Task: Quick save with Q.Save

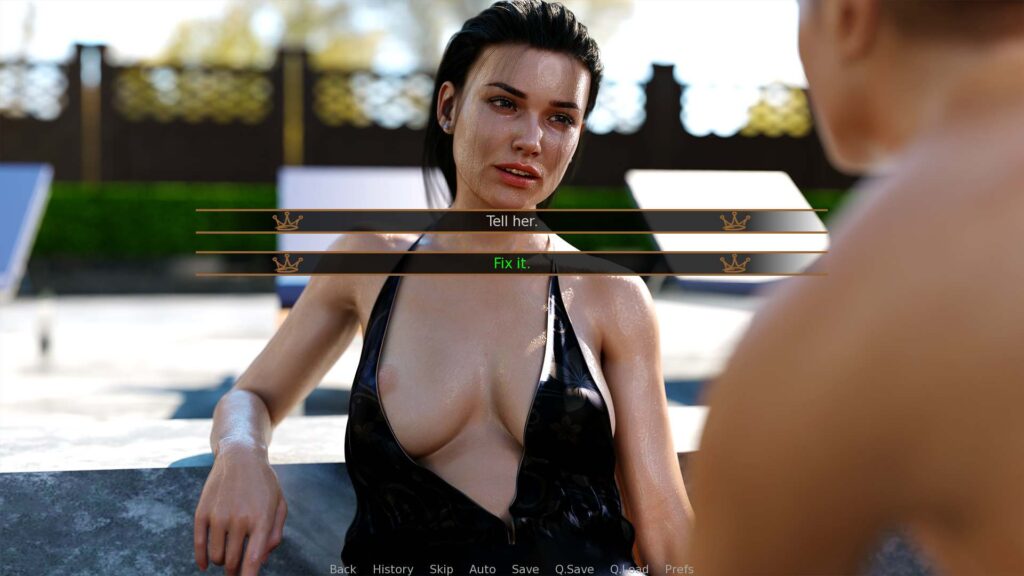Action: click(574, 569)
